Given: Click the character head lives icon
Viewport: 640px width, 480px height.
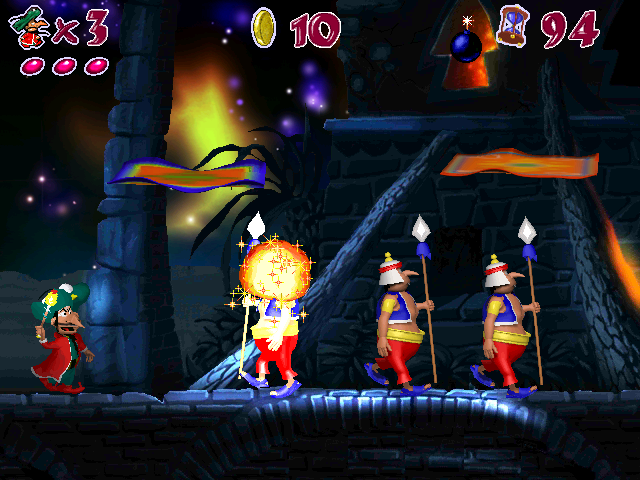Looking at the screenshot, I should (31, 27).
